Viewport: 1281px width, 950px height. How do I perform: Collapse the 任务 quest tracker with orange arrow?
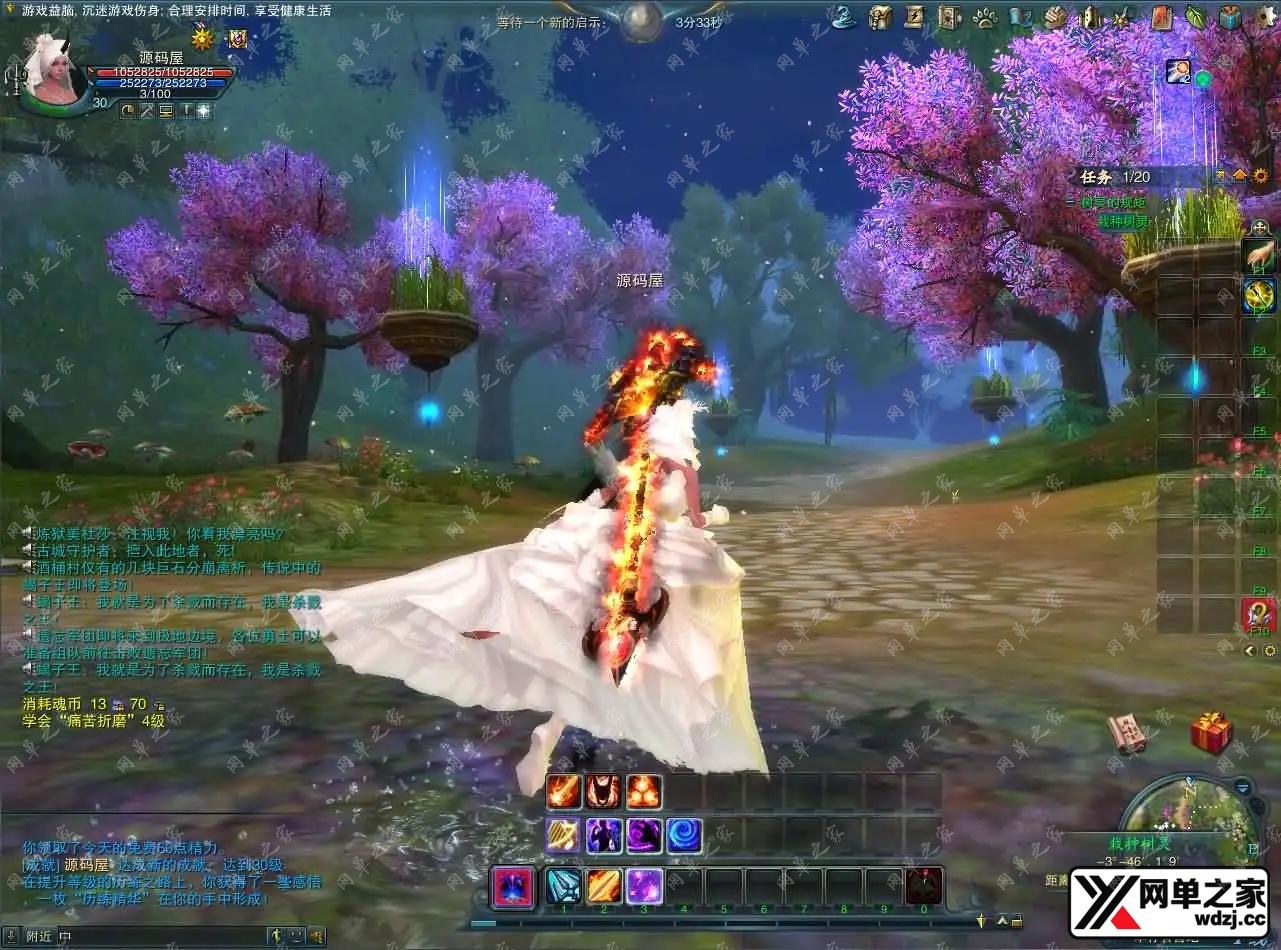point(1240,175)
